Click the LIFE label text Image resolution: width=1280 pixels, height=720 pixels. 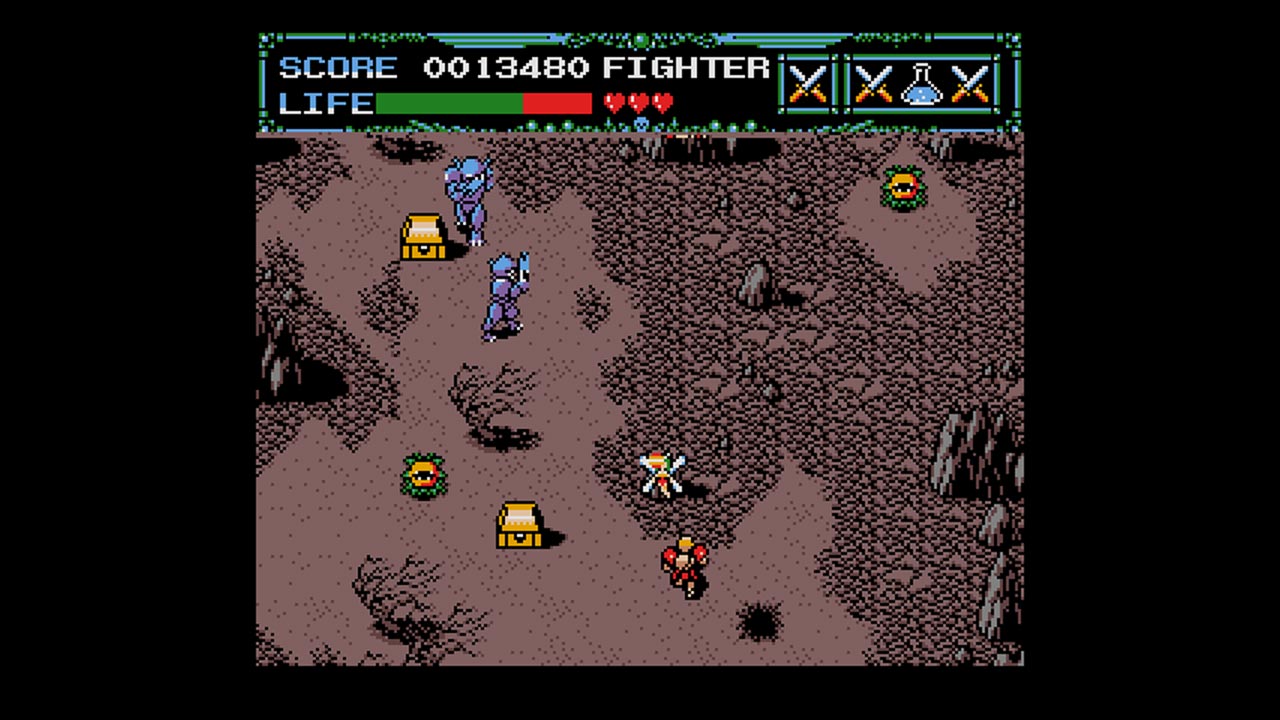[324, 103]
